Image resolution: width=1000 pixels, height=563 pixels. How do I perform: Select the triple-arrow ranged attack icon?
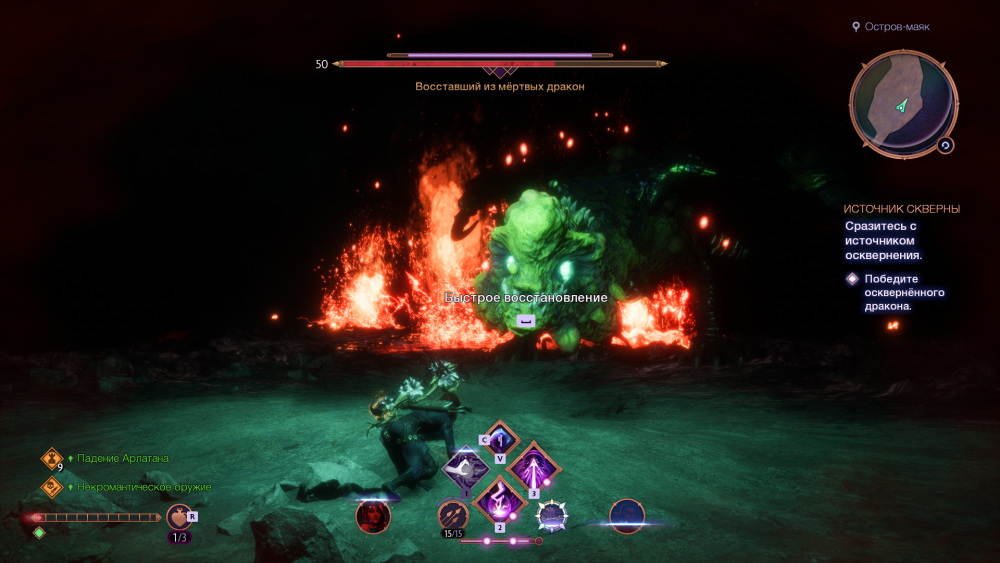(452, 515)
